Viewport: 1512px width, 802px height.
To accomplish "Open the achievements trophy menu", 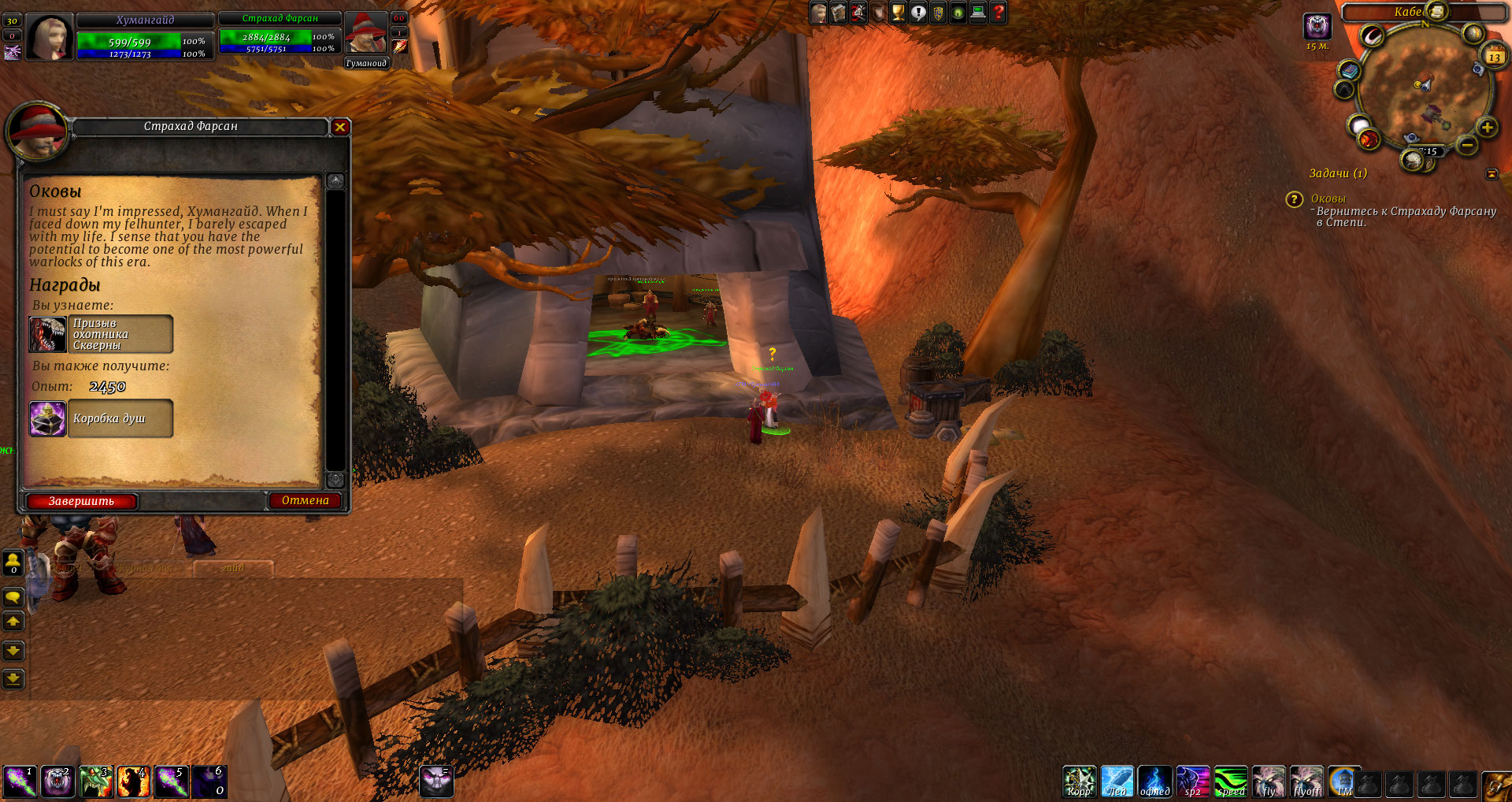I will tap(899, 13).
